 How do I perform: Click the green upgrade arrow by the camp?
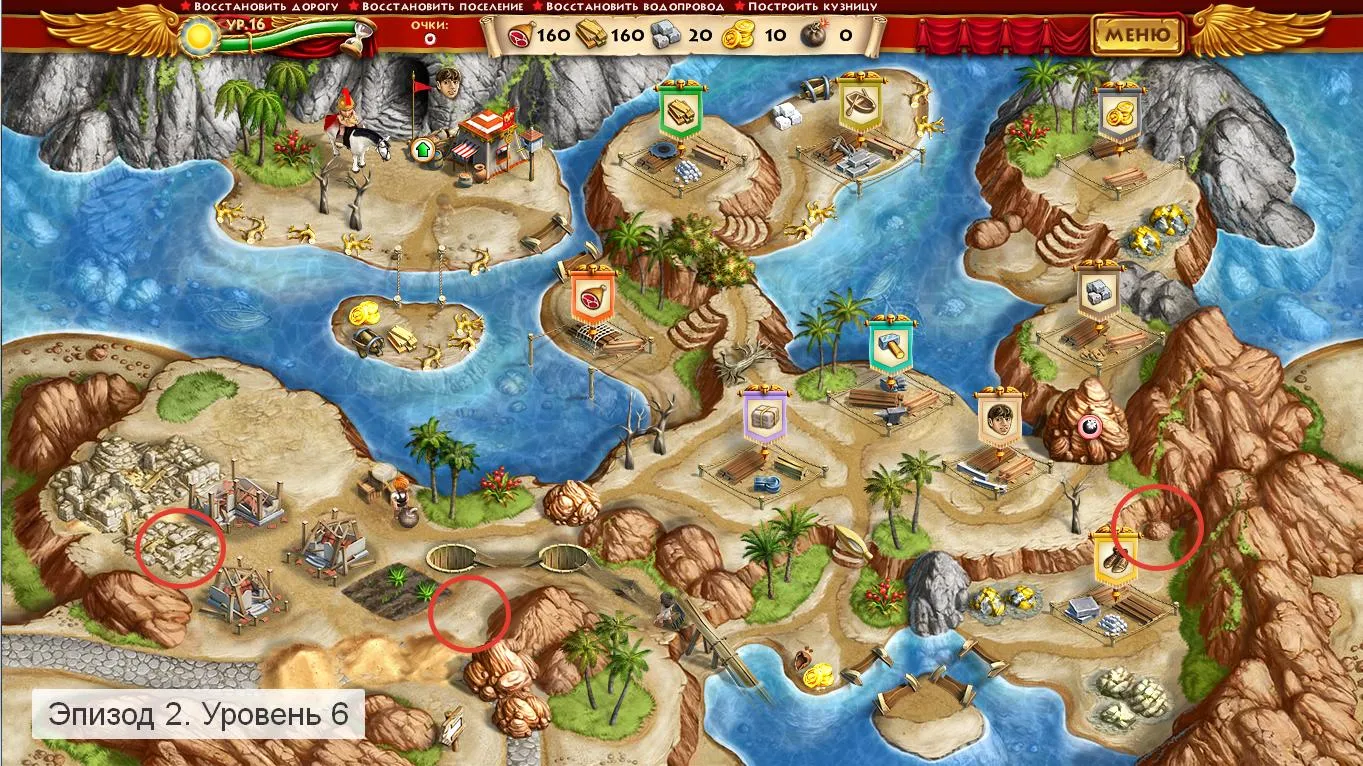(x=421, y=150)
